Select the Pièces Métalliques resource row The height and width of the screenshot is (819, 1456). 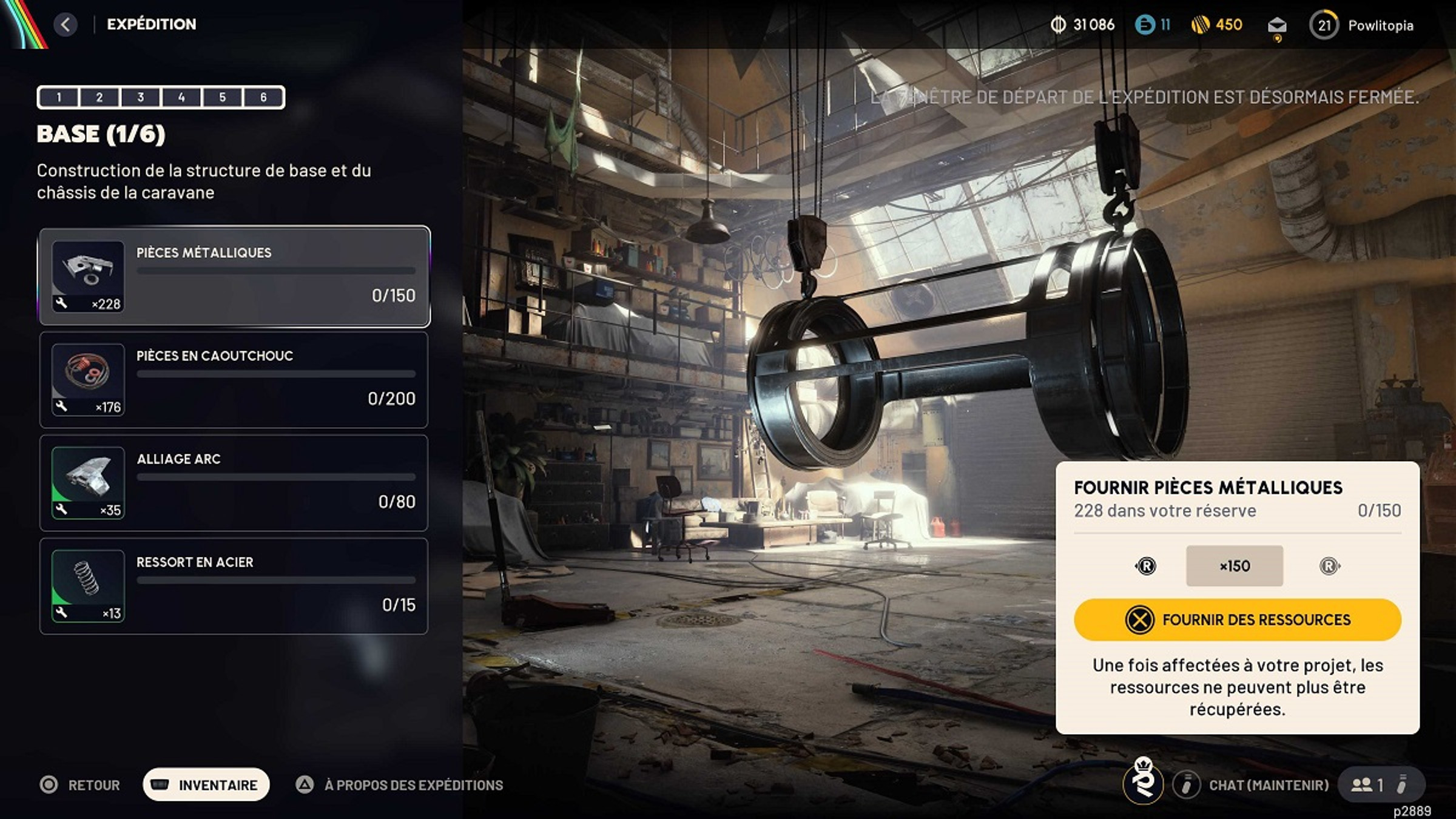point(234,277)
